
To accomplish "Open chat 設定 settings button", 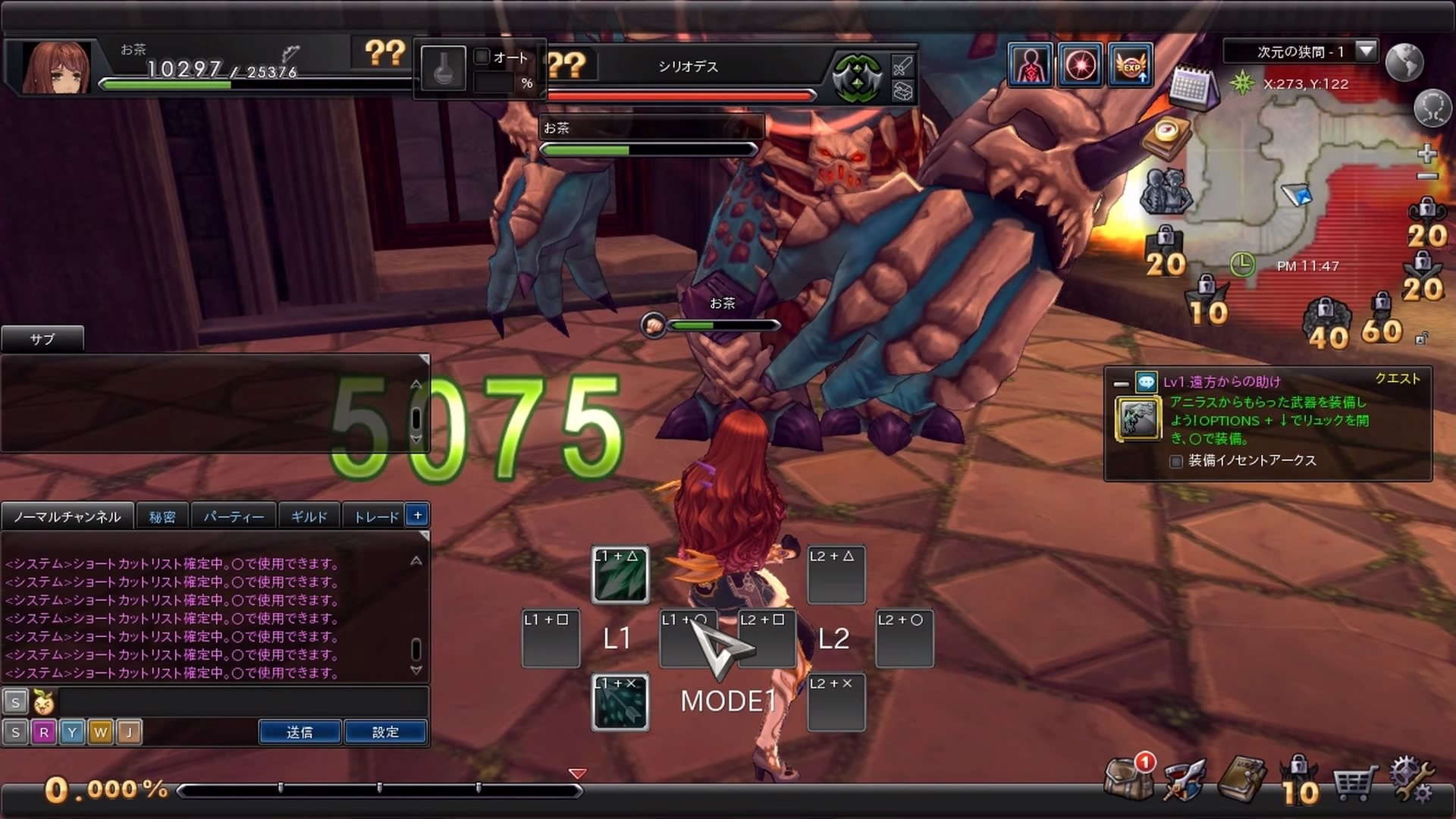I will tap(385, 732).
